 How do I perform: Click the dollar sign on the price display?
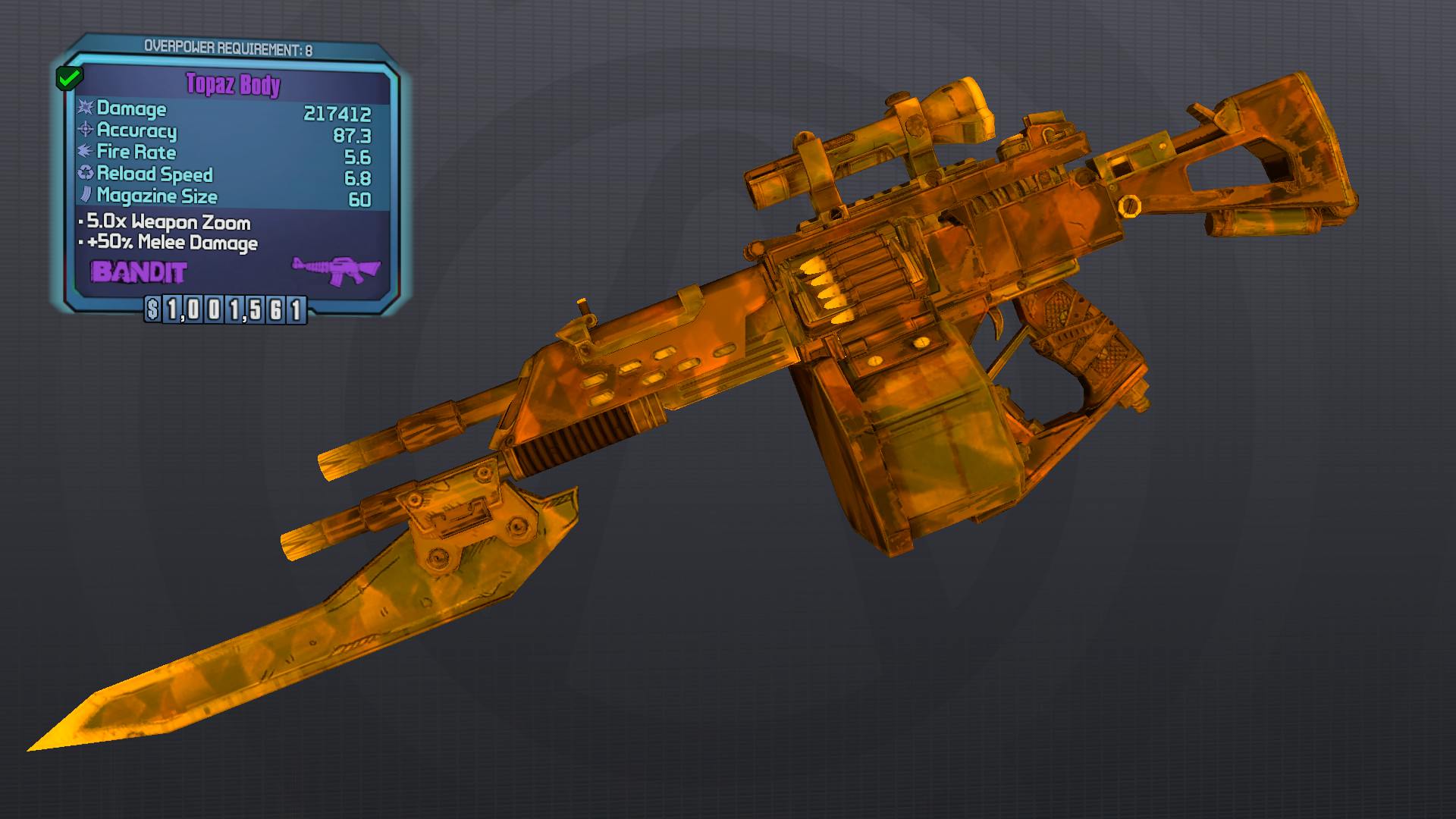[x=153, y=308]
